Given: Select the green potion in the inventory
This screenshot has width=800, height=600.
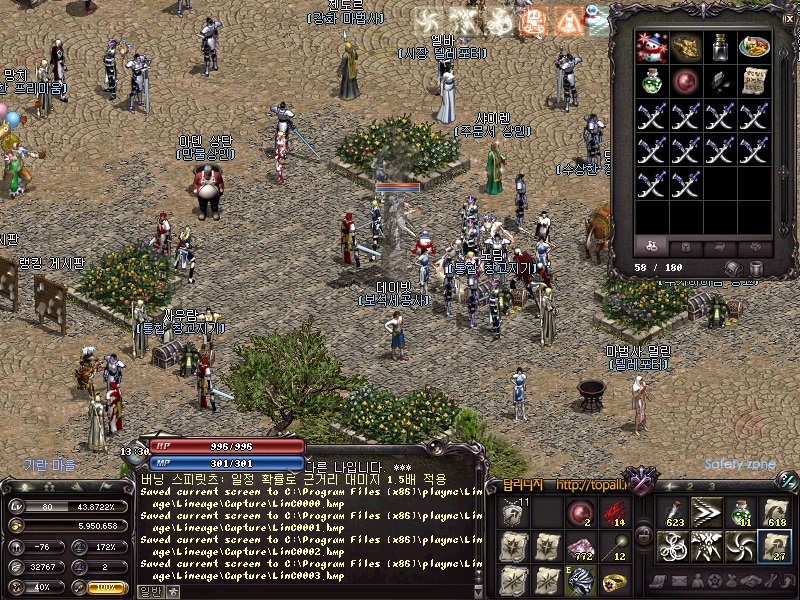Looking at the screenshot, I should pos(652,82).
